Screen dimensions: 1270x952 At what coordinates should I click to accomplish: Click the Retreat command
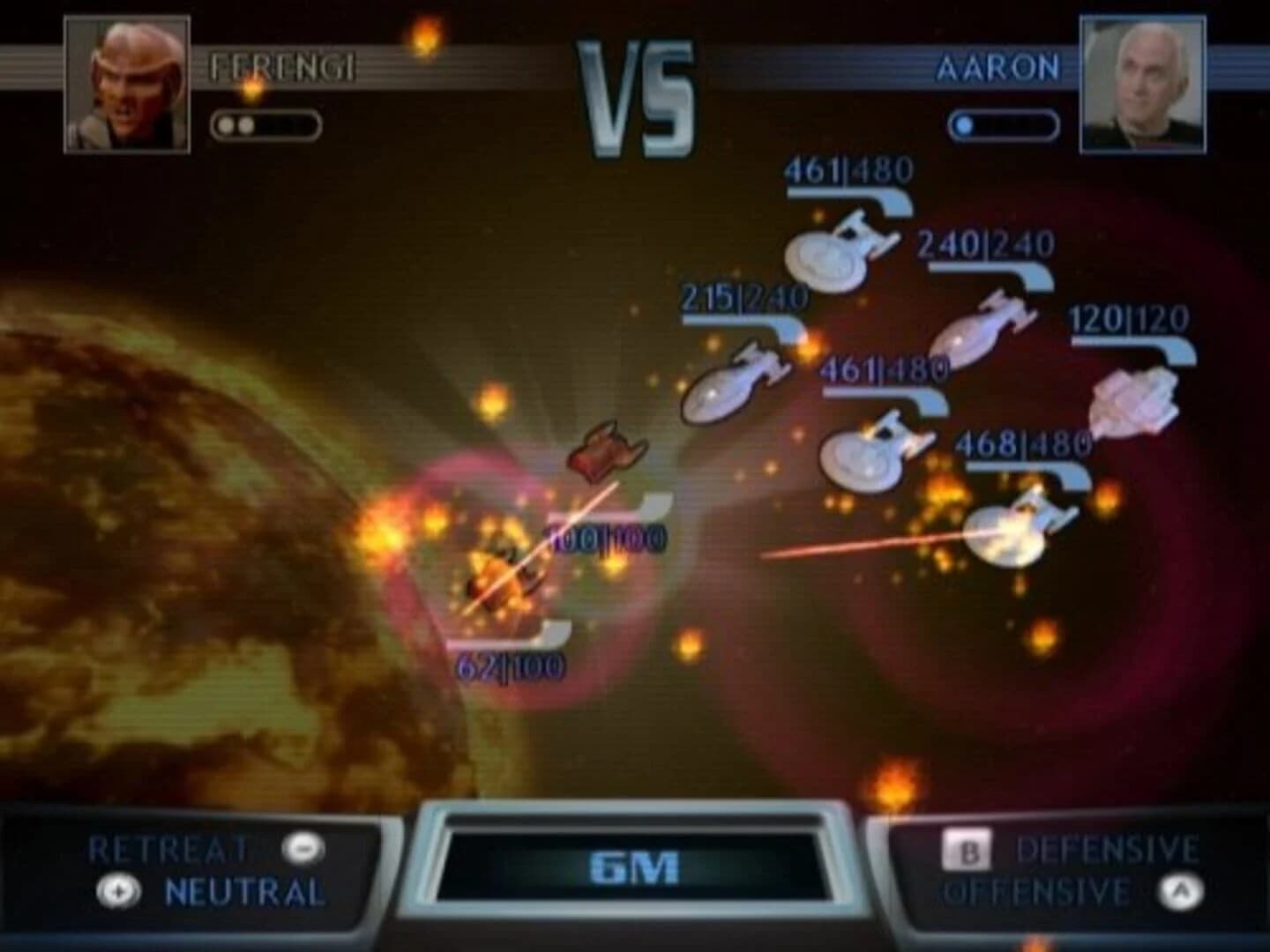[168, 848]
